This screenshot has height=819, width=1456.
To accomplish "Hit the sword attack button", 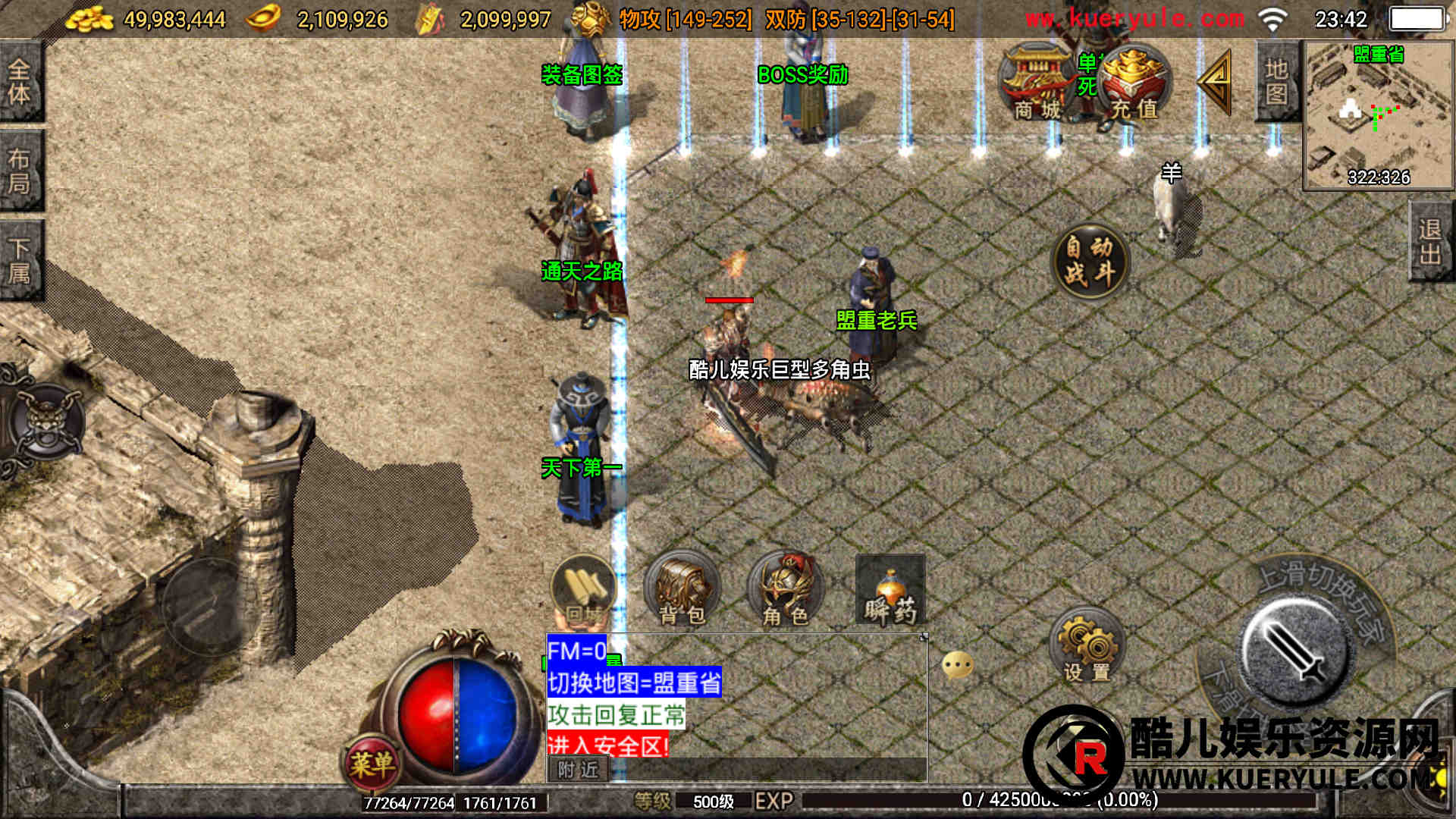I will pyautogui.click(x=1295, y=652).
